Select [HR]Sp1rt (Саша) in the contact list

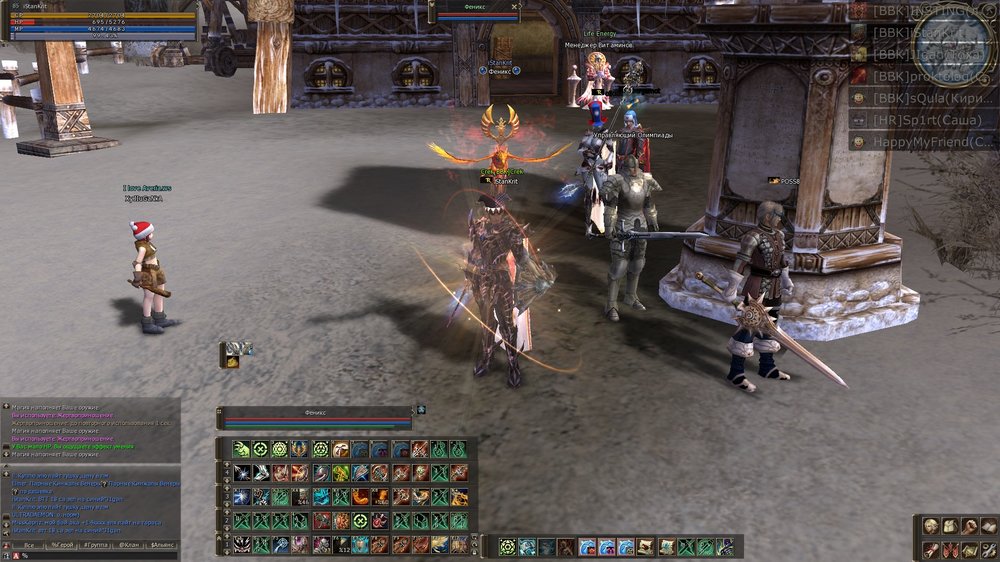coord(925,120)
